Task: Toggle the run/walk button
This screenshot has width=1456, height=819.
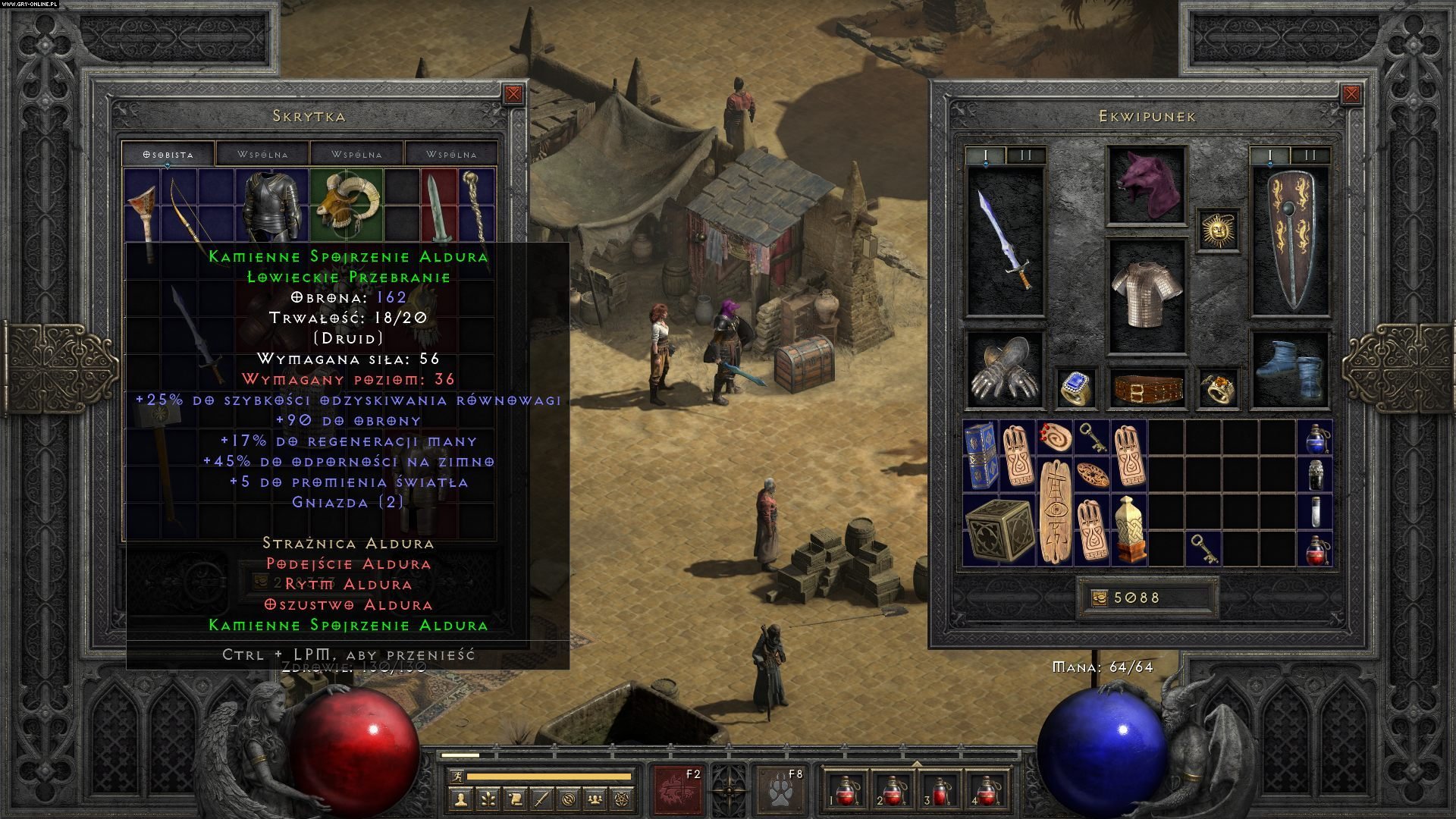Action: 454,776
